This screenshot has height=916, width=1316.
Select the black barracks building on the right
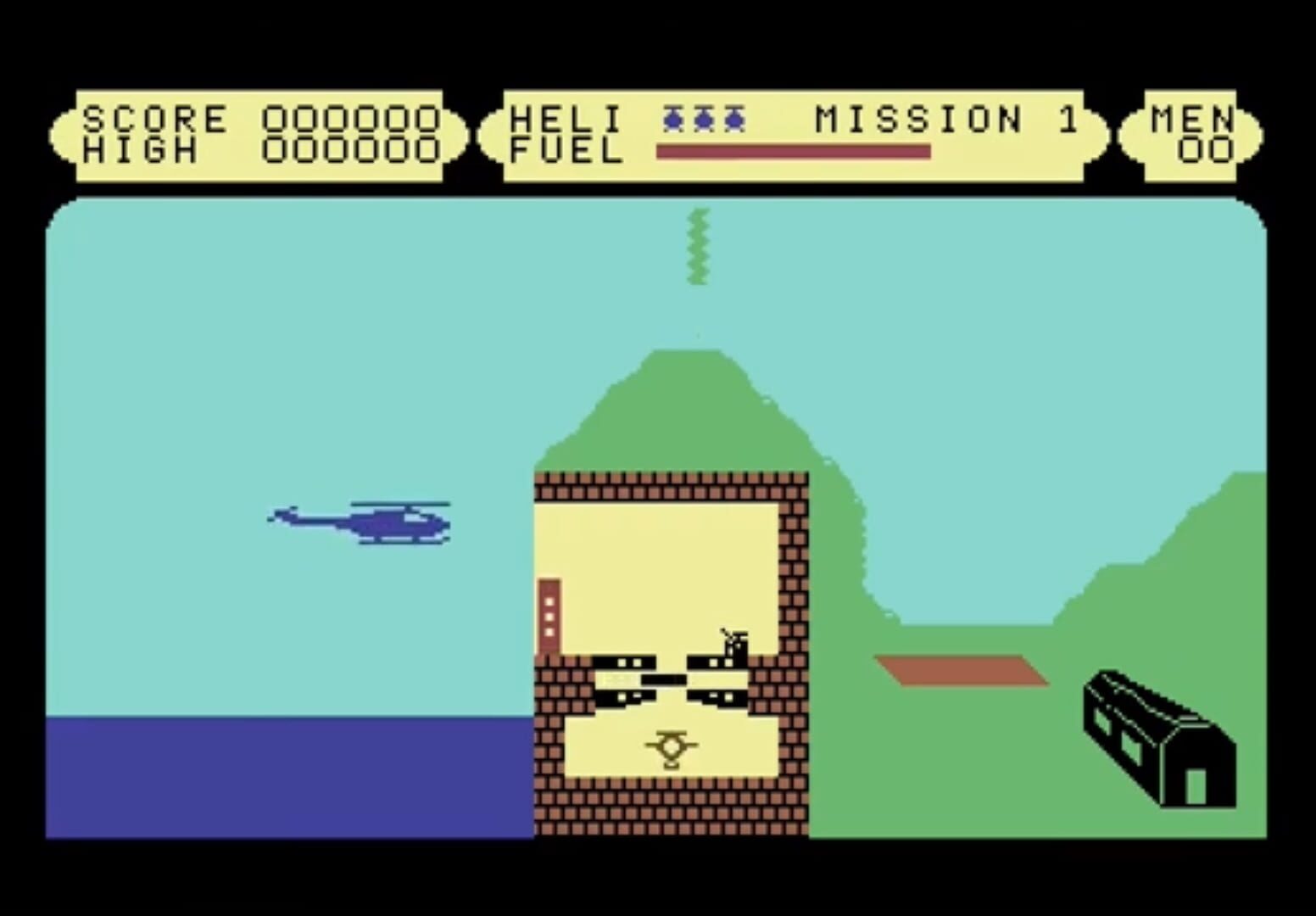coord(1157,734)
